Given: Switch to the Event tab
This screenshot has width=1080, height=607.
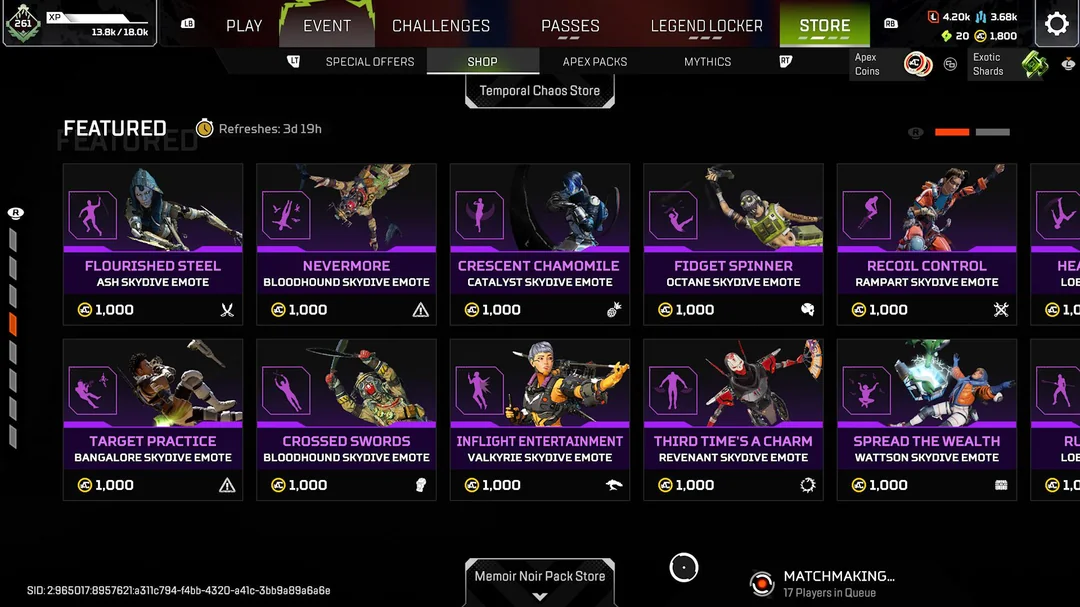Looking at the screenshot, I should [327, 25].
